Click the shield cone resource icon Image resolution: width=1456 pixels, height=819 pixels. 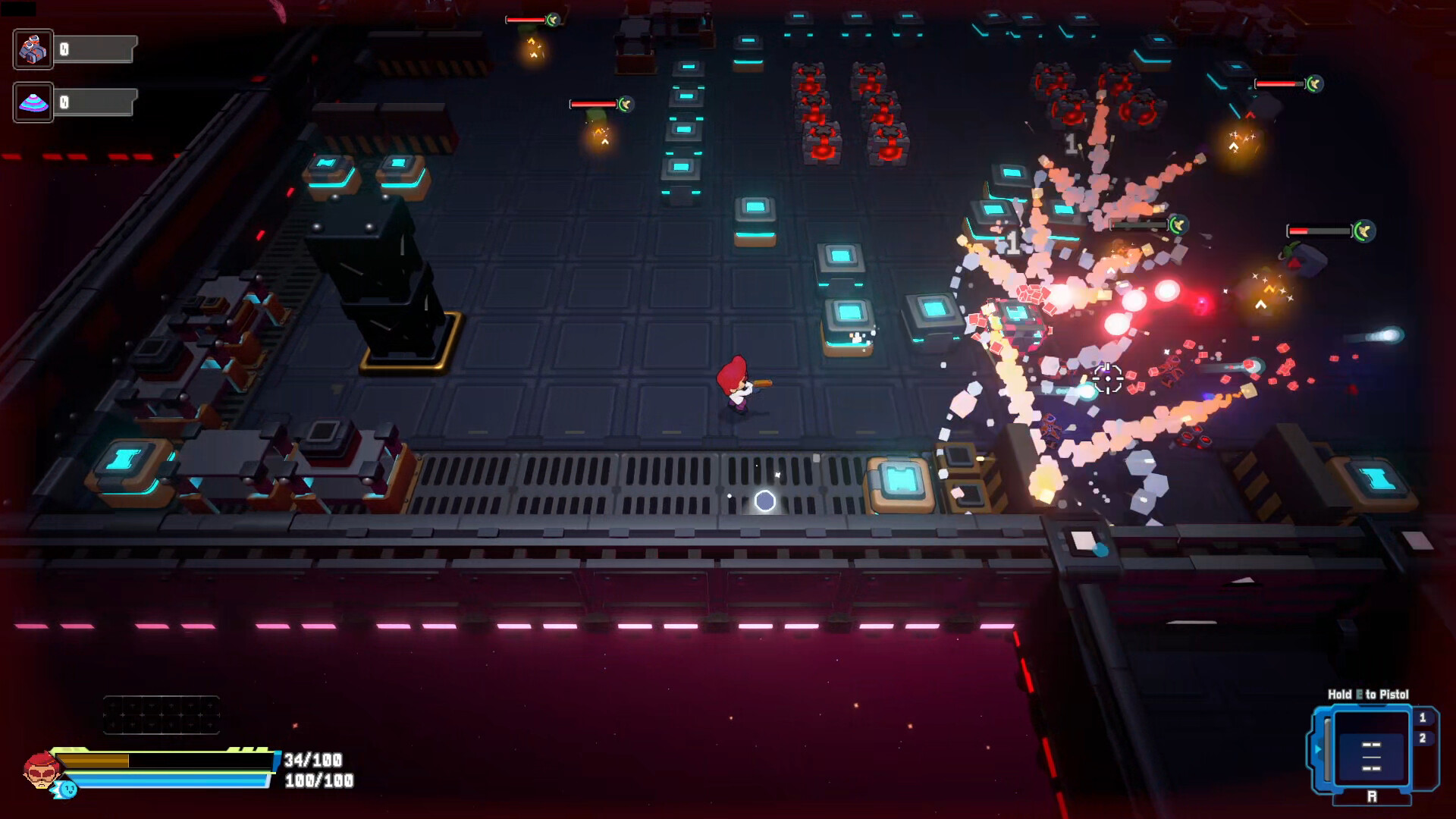click(33, 101)
